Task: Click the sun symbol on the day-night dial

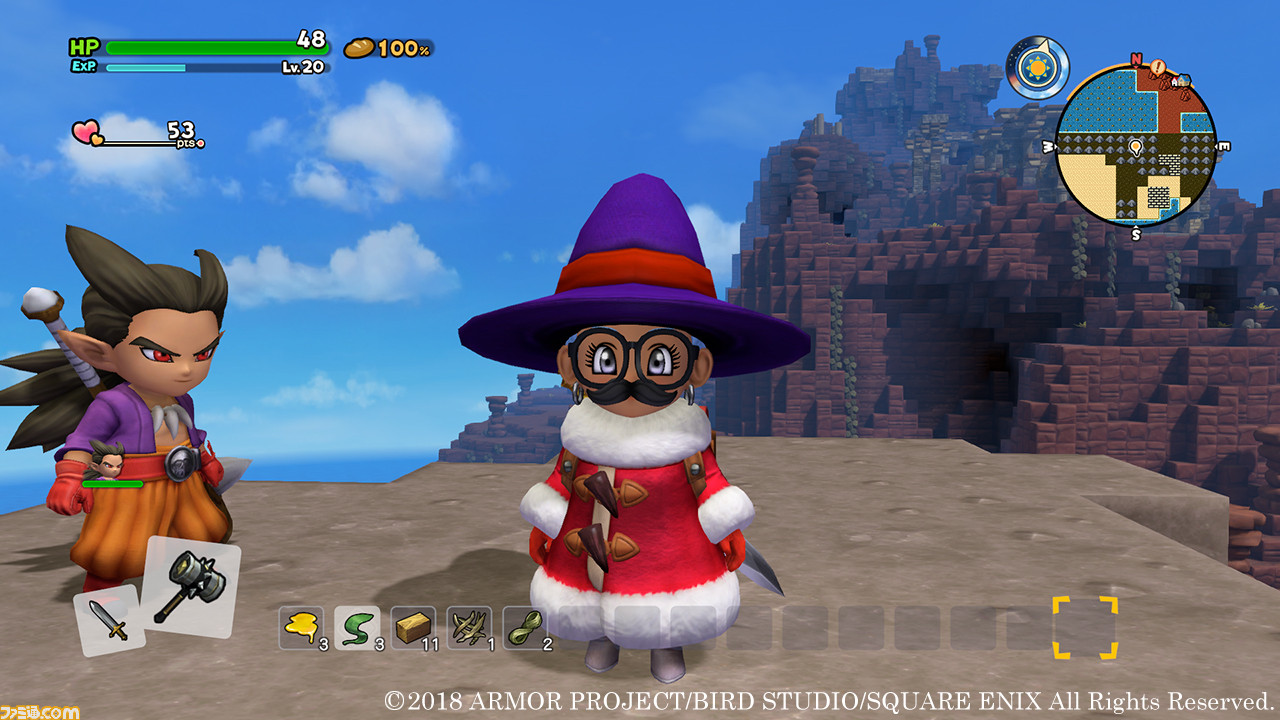Action: coord(1040,66)
